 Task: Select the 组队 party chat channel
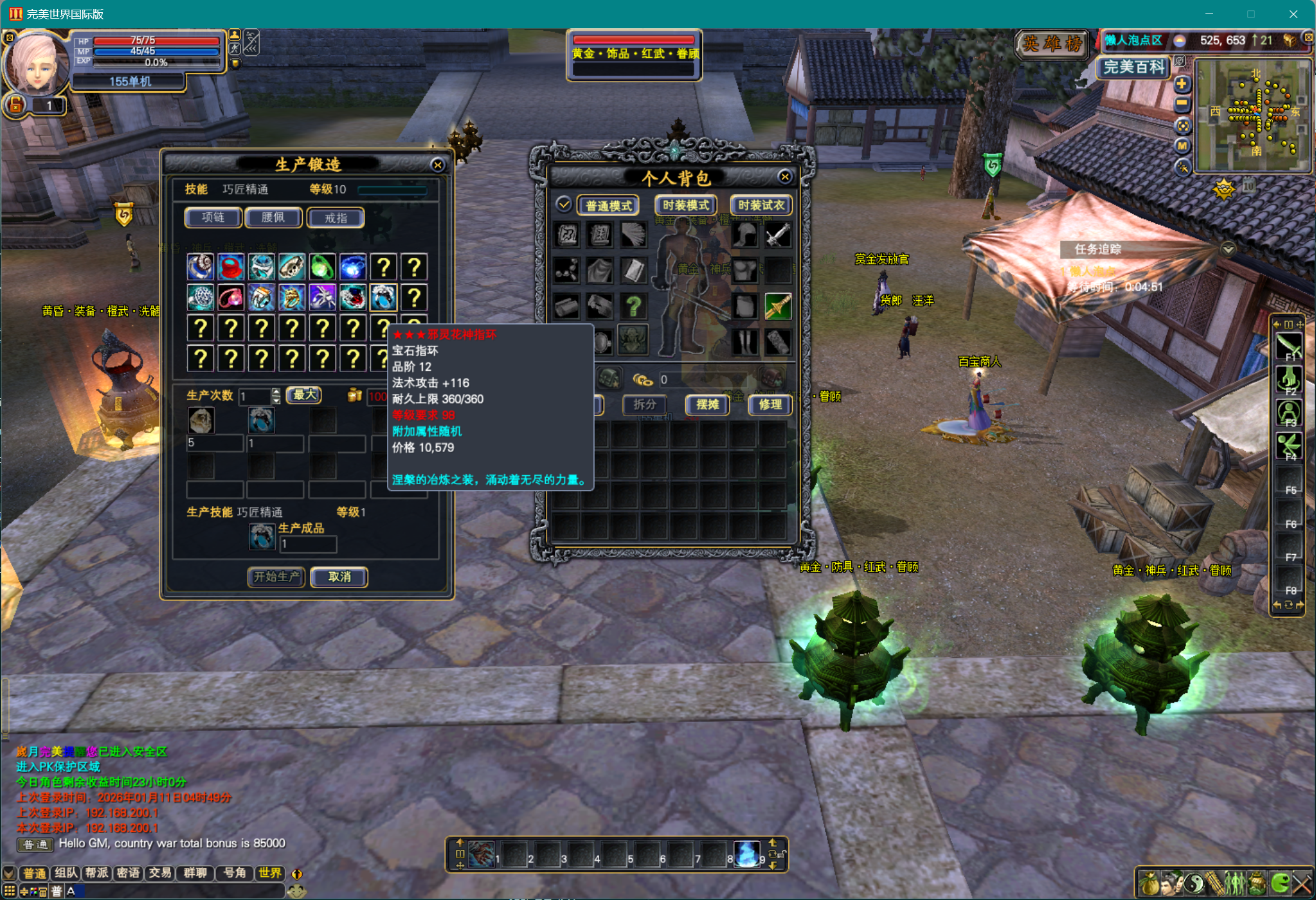tap(66, 872)
